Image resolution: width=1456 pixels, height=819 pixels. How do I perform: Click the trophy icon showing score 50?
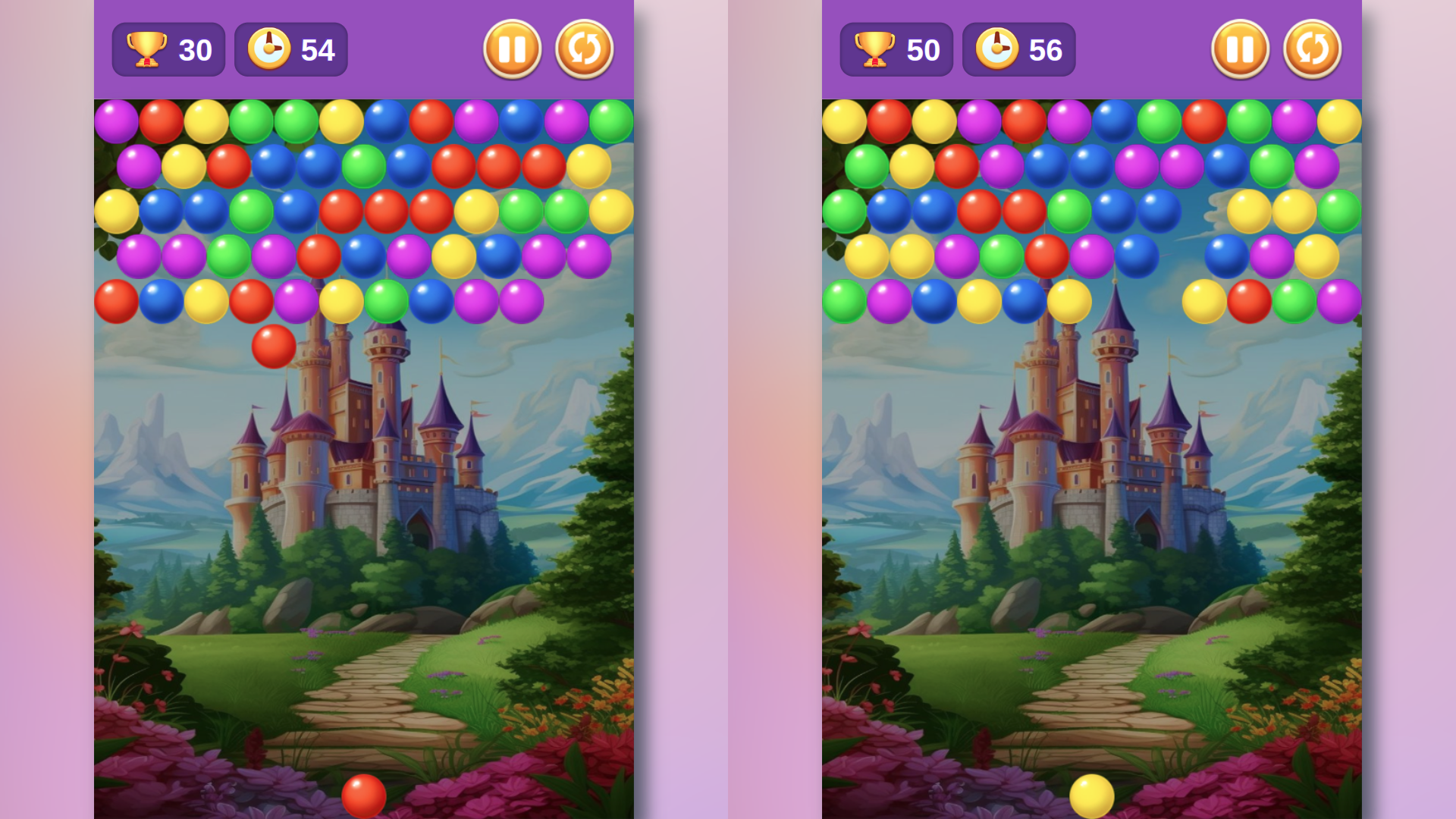pyautogui.click(x=874, y=49)
